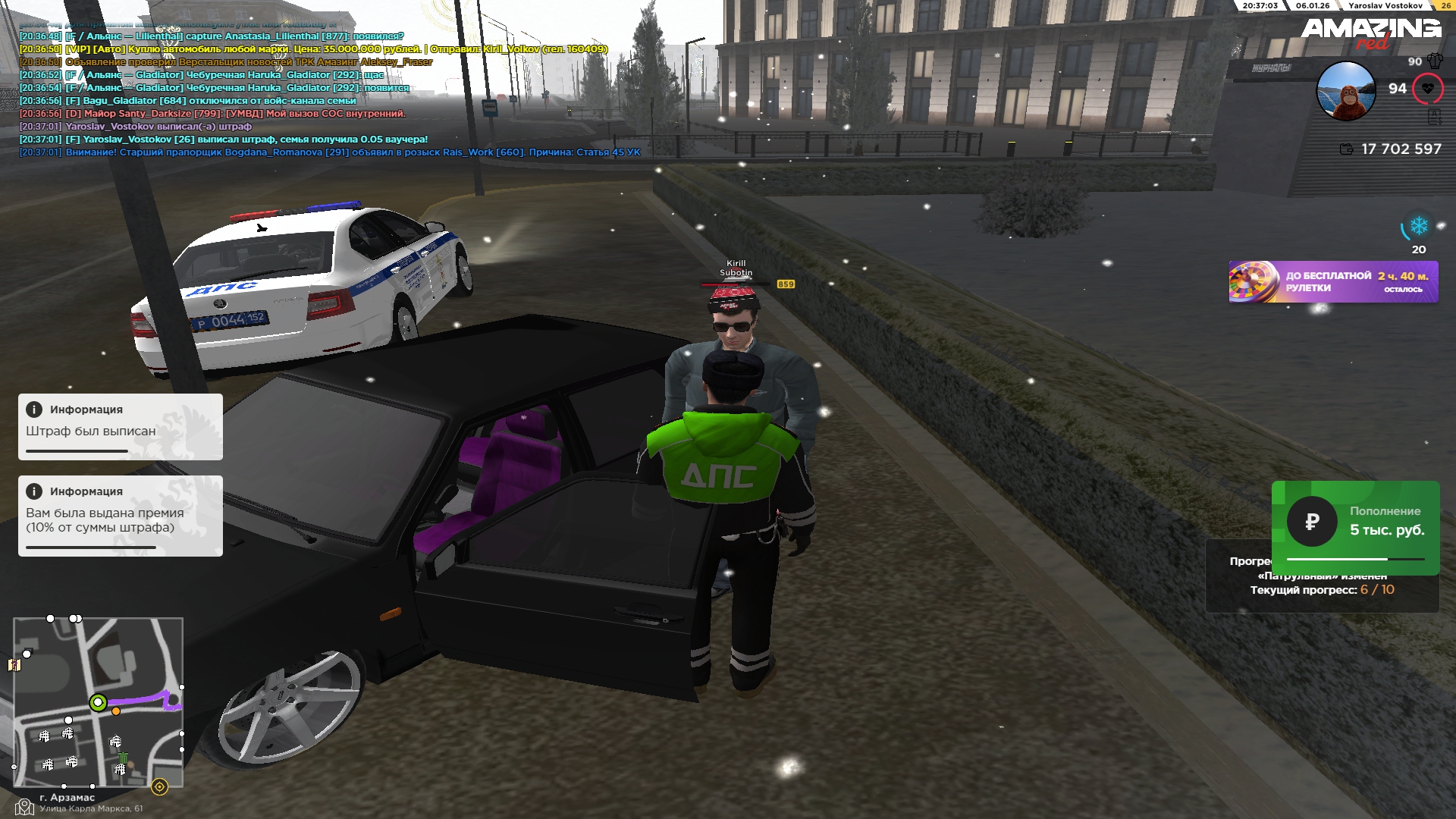The height and width of the screenshot is (819, 1456).
Task: Click the body armor vest icon
Action: coord(1435,61)
